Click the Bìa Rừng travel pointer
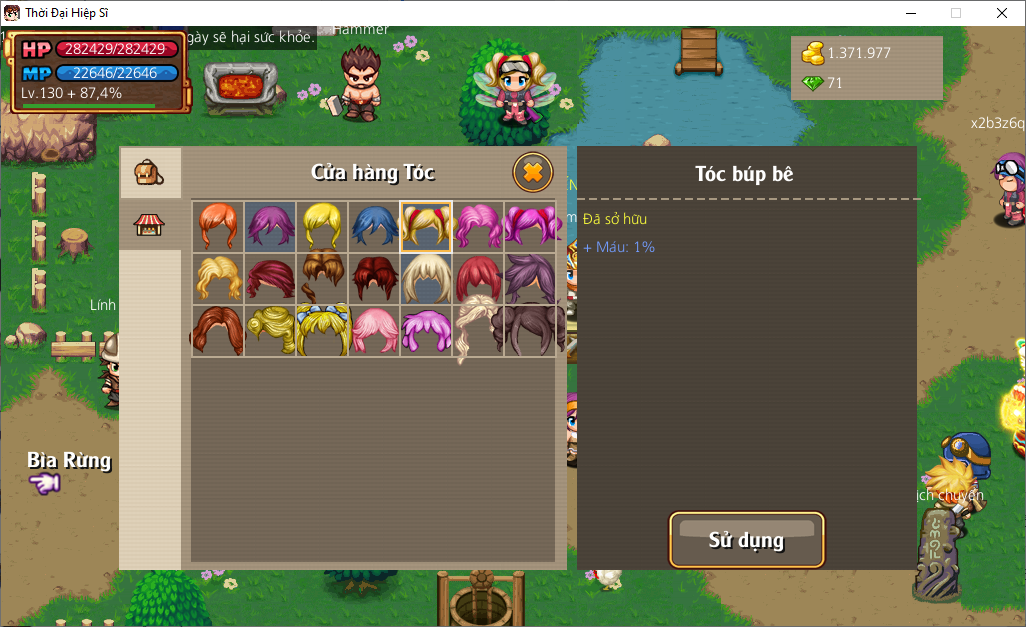Screen dimensions: 1026x627 45,484
